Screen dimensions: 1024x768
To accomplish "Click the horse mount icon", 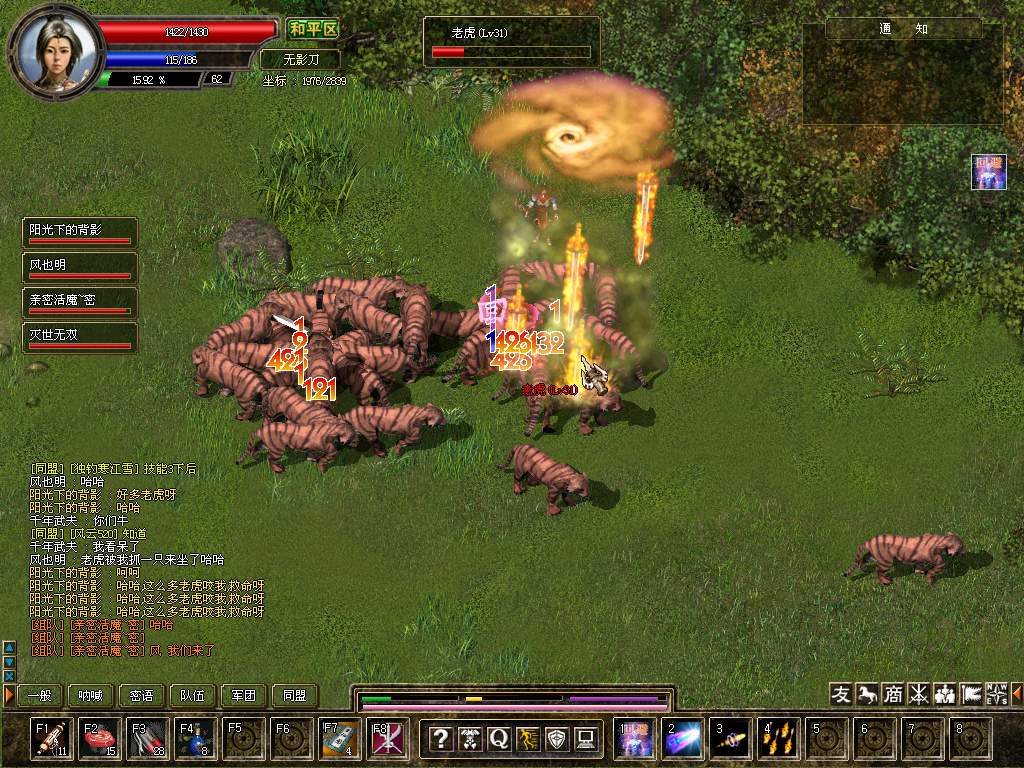I will pyautogui.click(x=867, y=694).
